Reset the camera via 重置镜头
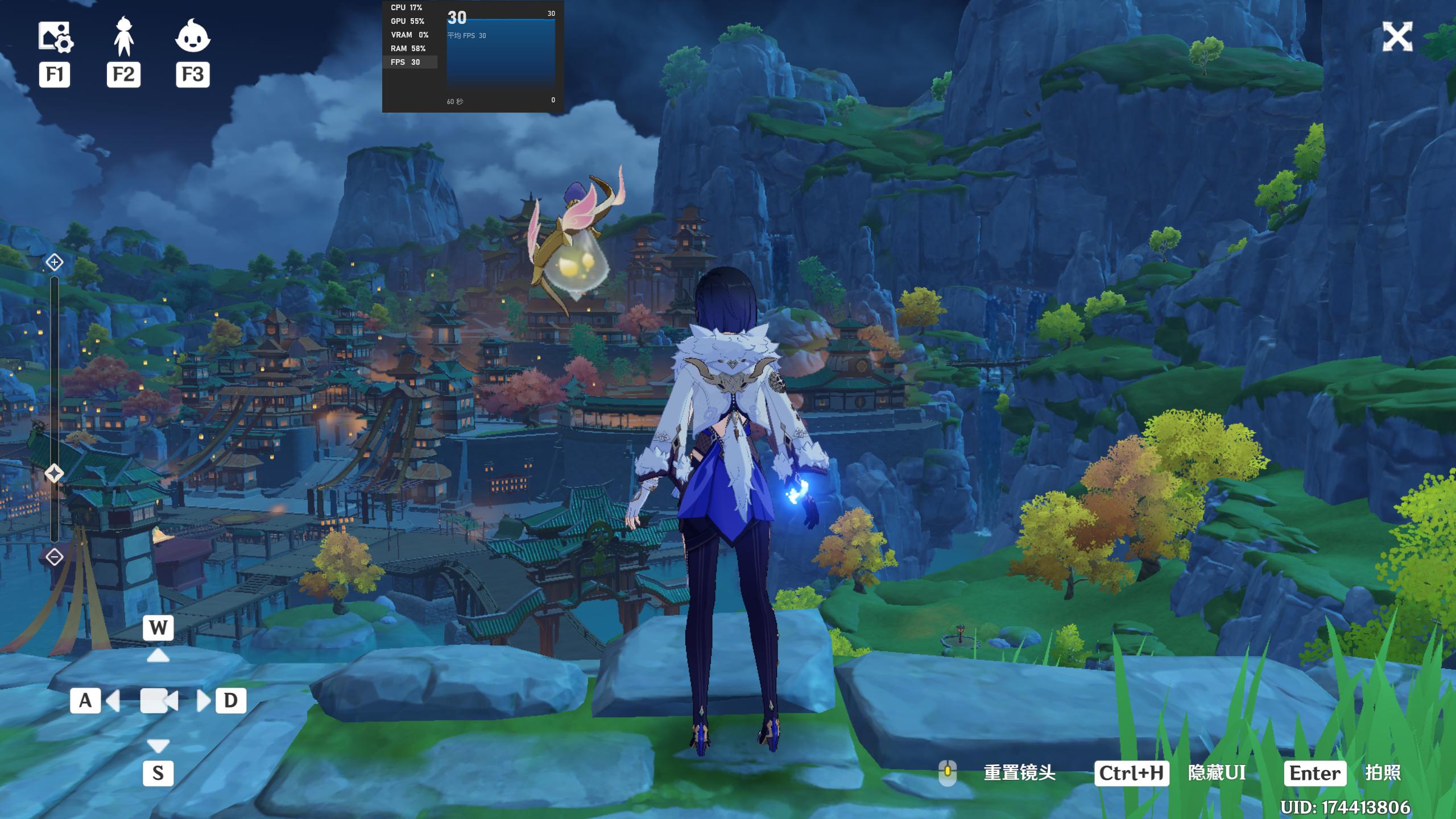The height and width of the screenshot is (819, 1456). (x=1019, y=773)
